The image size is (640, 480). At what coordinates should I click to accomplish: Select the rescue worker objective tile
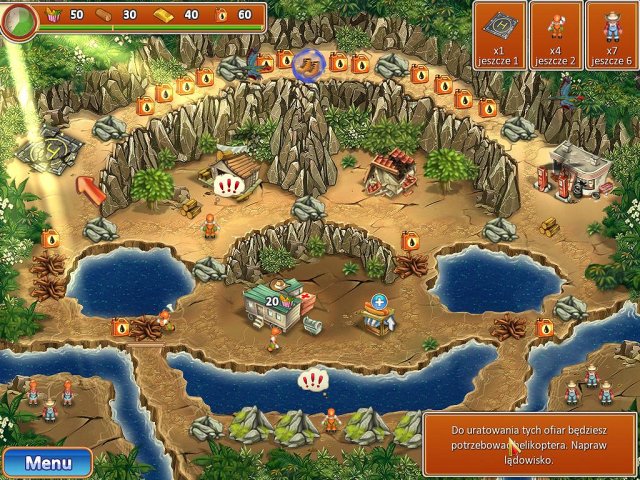click(555, 34)
